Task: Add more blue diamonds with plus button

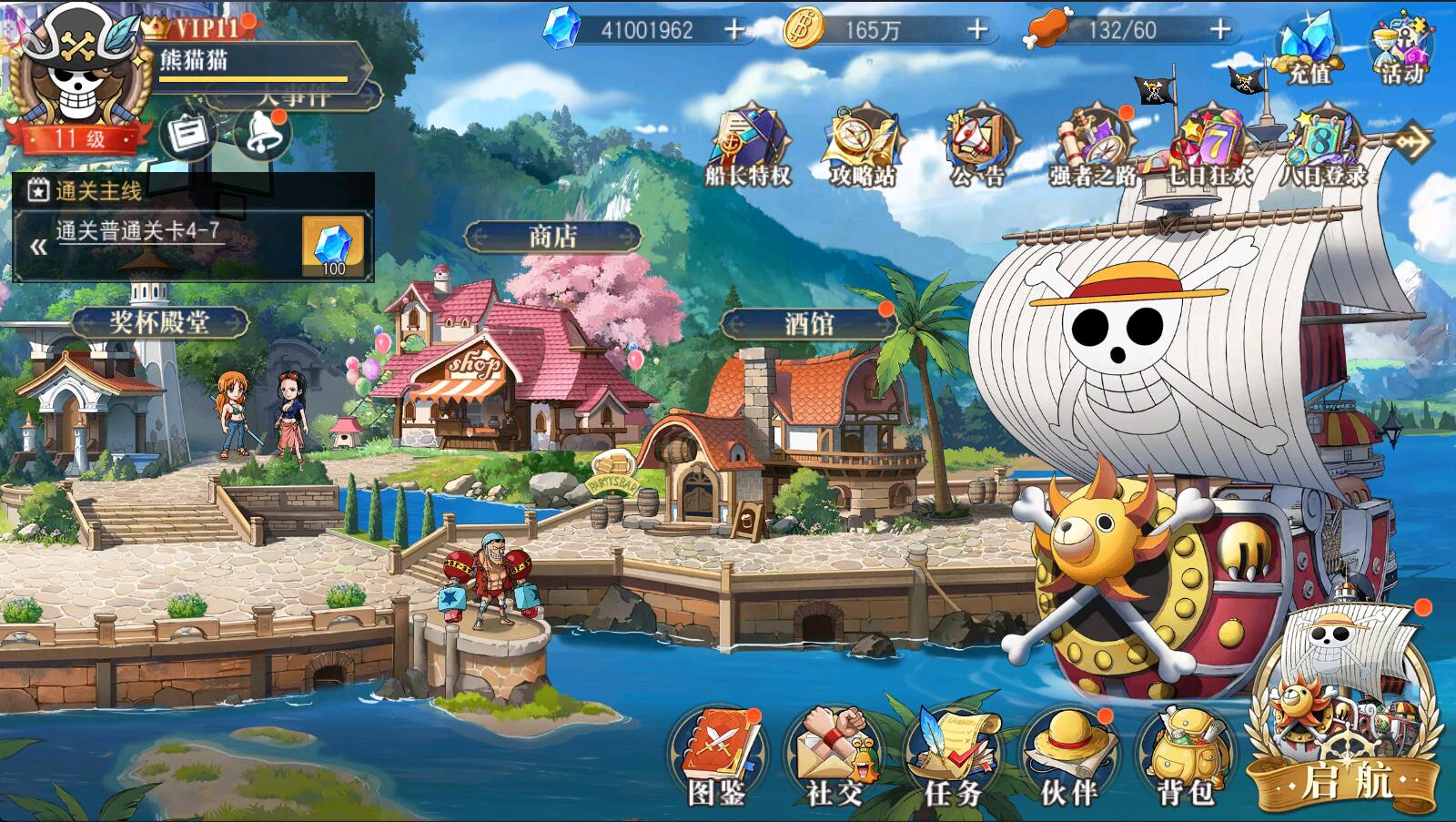Action: (733, 30)
